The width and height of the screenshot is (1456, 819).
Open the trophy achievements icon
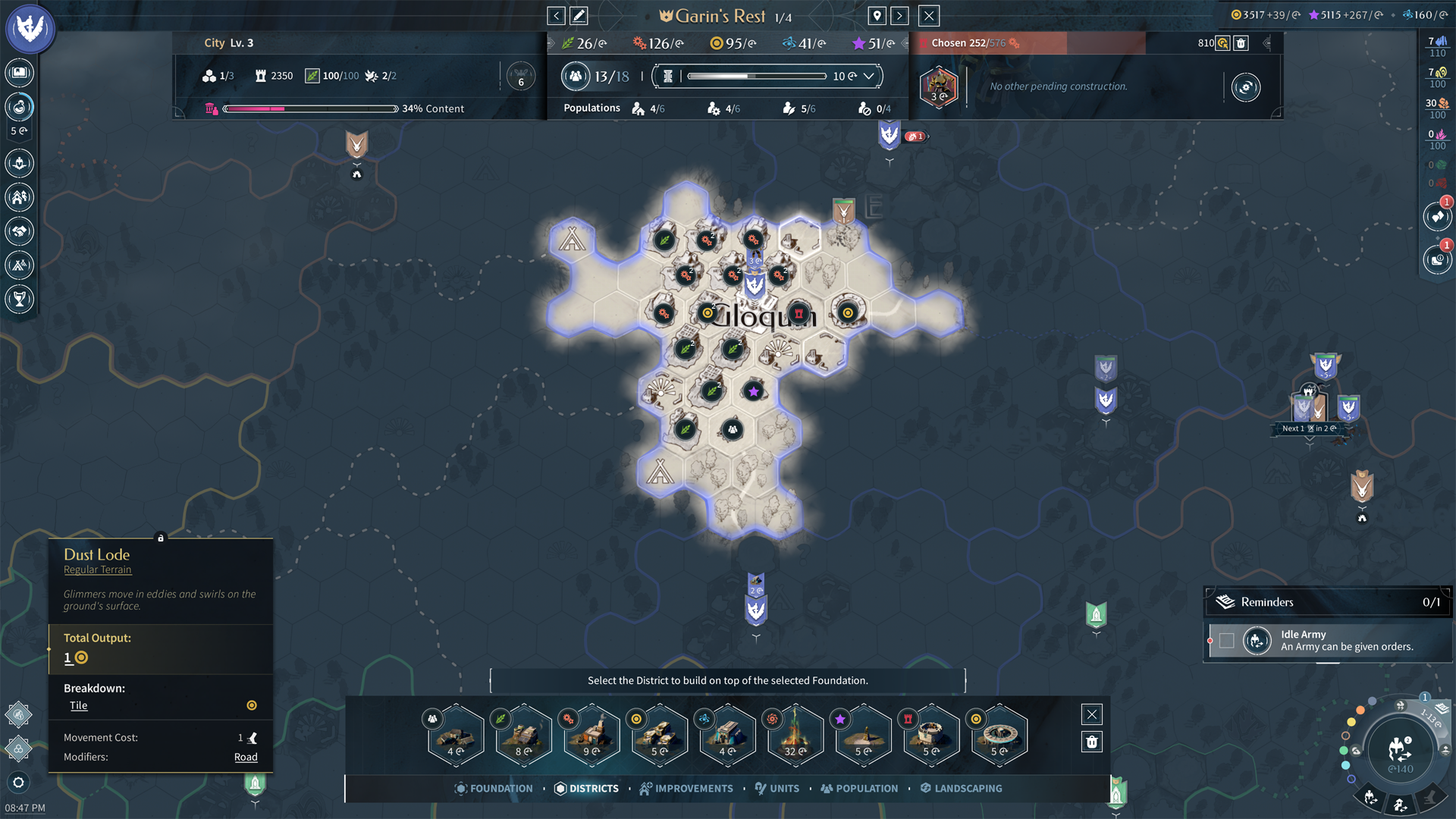20,299
